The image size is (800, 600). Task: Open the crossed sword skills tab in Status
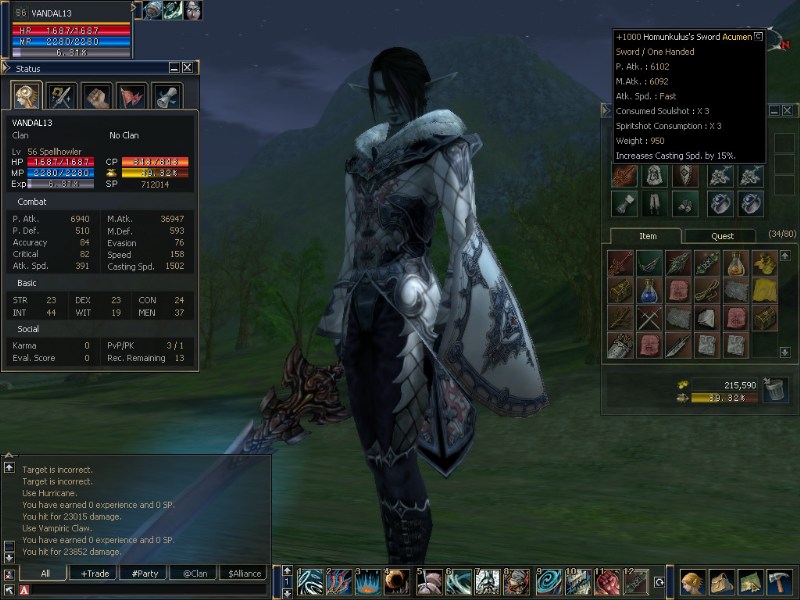[62, 96]
